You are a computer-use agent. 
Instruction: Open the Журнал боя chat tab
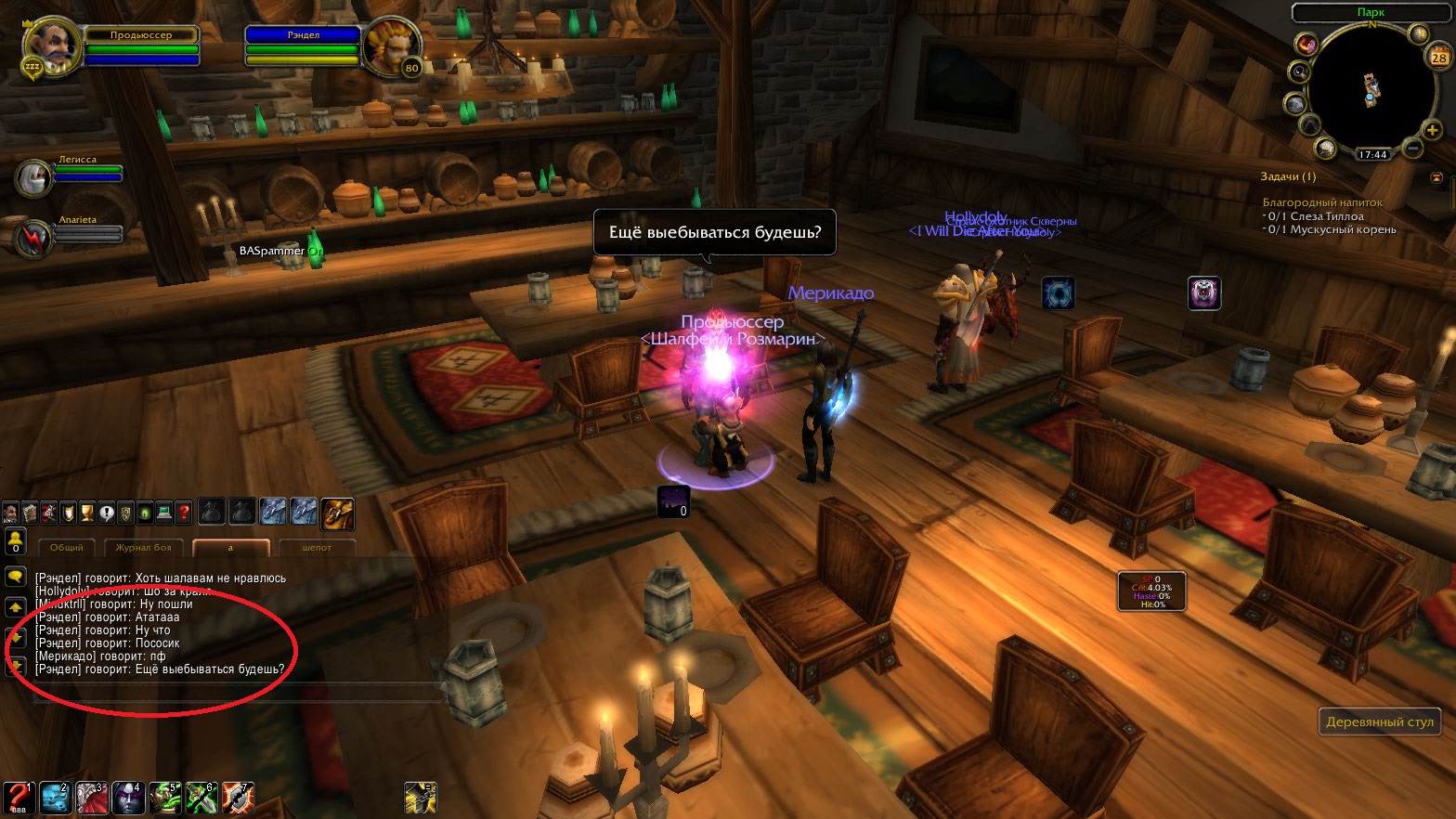pyautogui.click(x=144, y=548)
